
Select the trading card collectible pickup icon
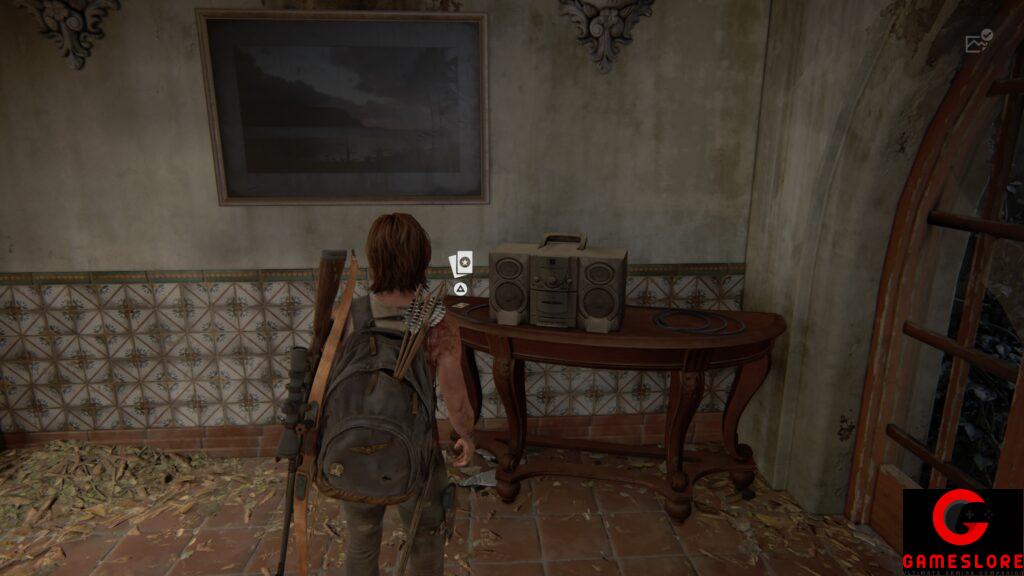(461, 264)
